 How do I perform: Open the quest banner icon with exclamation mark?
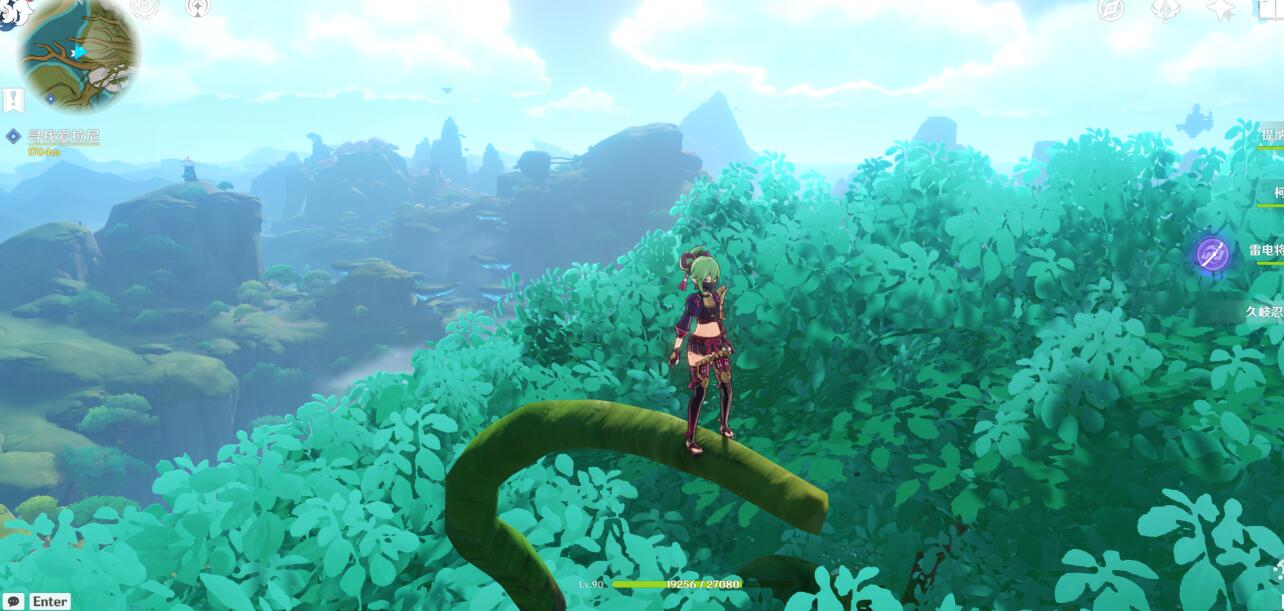pyautogui.click(x=12, y=100)
